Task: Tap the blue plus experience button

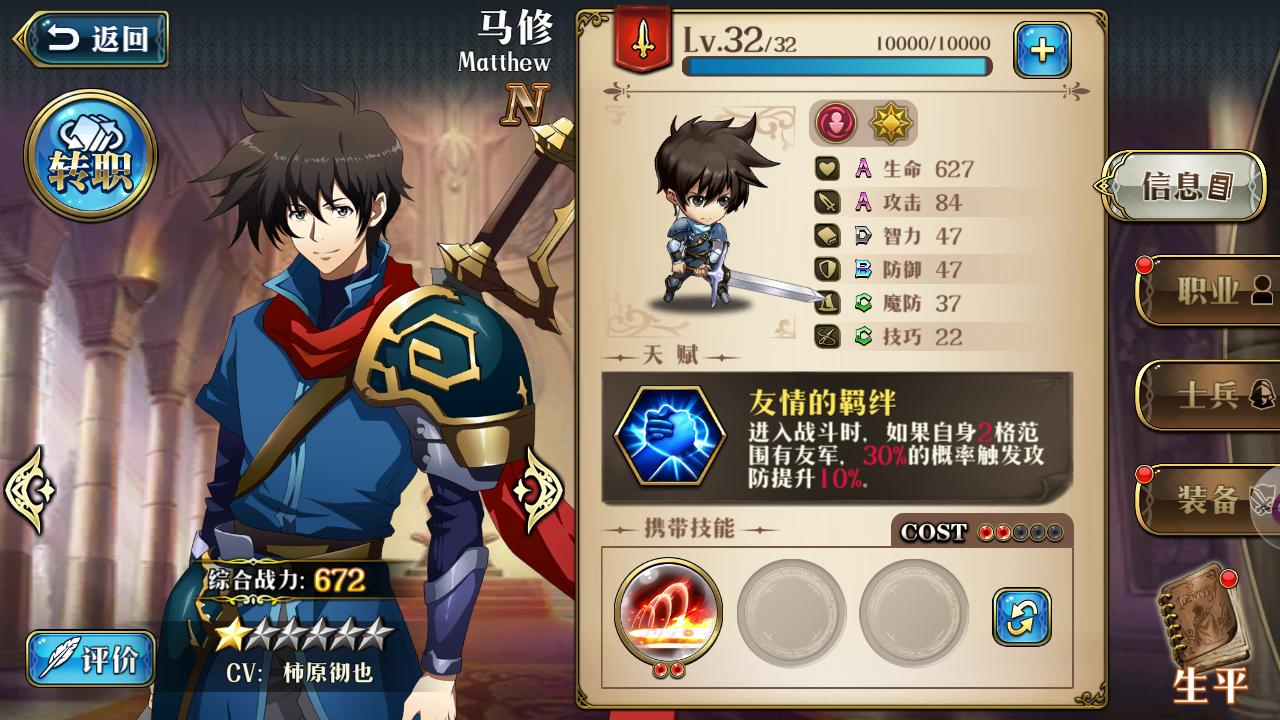Action: click(1042, 50)
